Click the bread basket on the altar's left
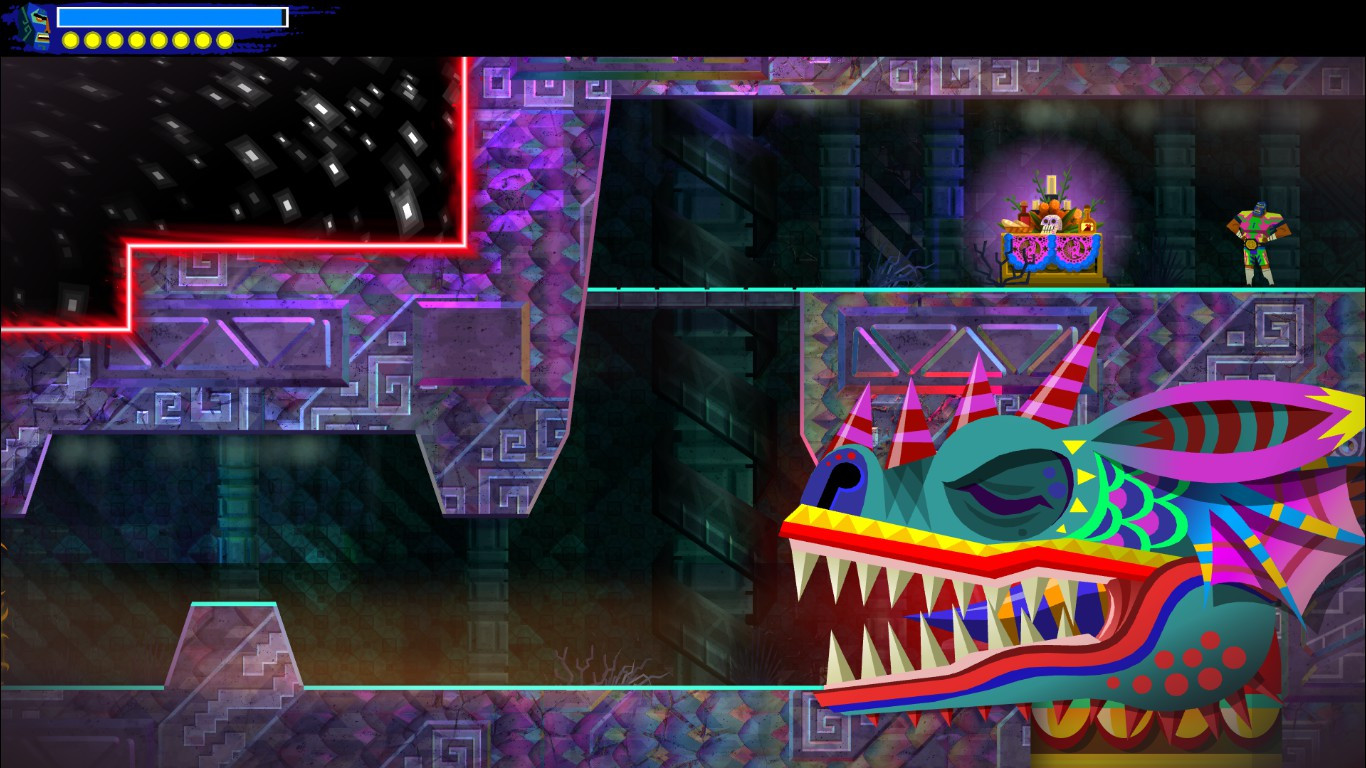Image resolution: width=1366 pixels, height=768 pixels. (x=1015, y=226)
